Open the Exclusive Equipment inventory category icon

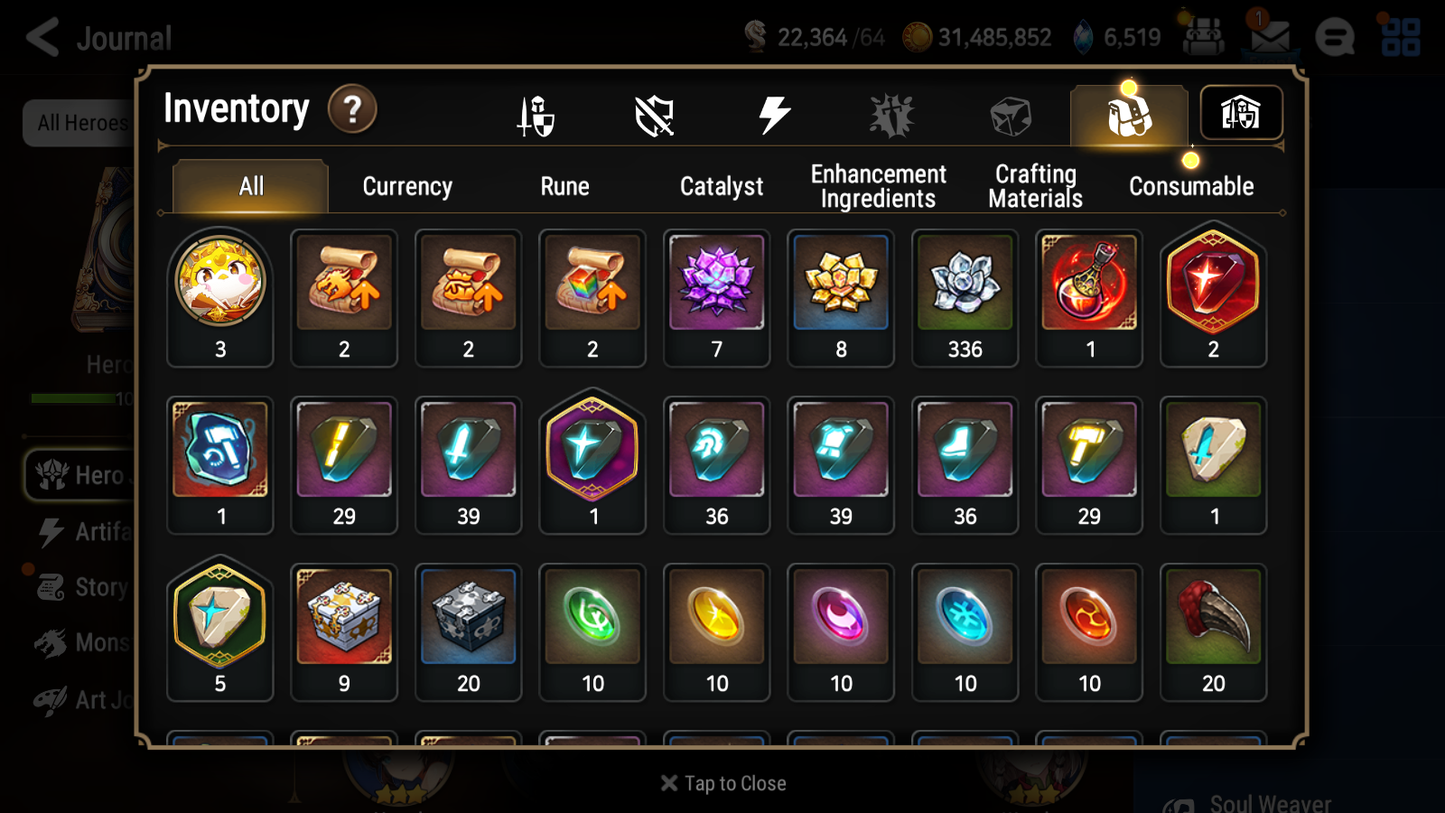pos(653,114)
